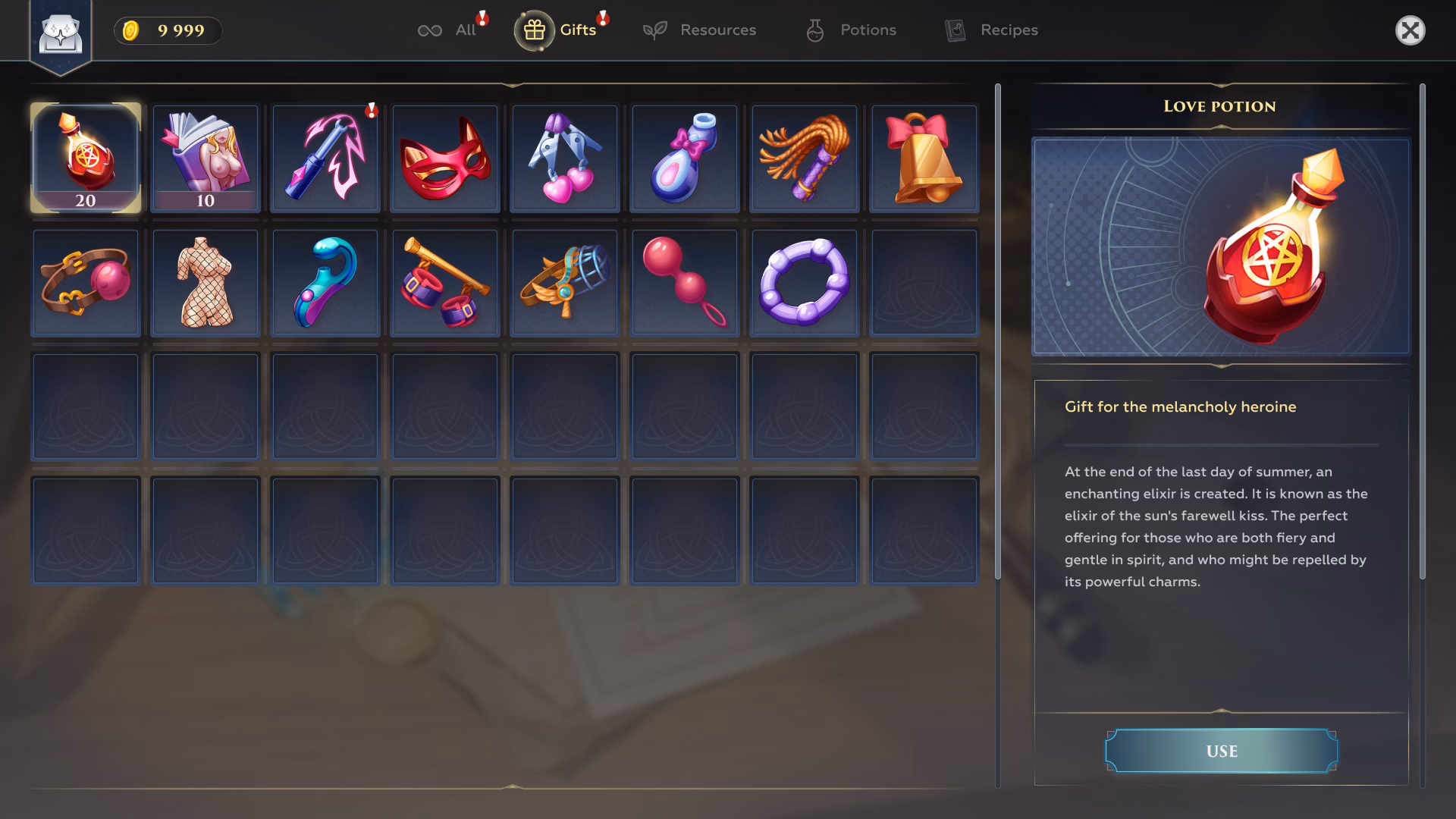This screenshot has height=819, width=1456.
Task: Select the red cat mask gift
Action: point(444,157)
